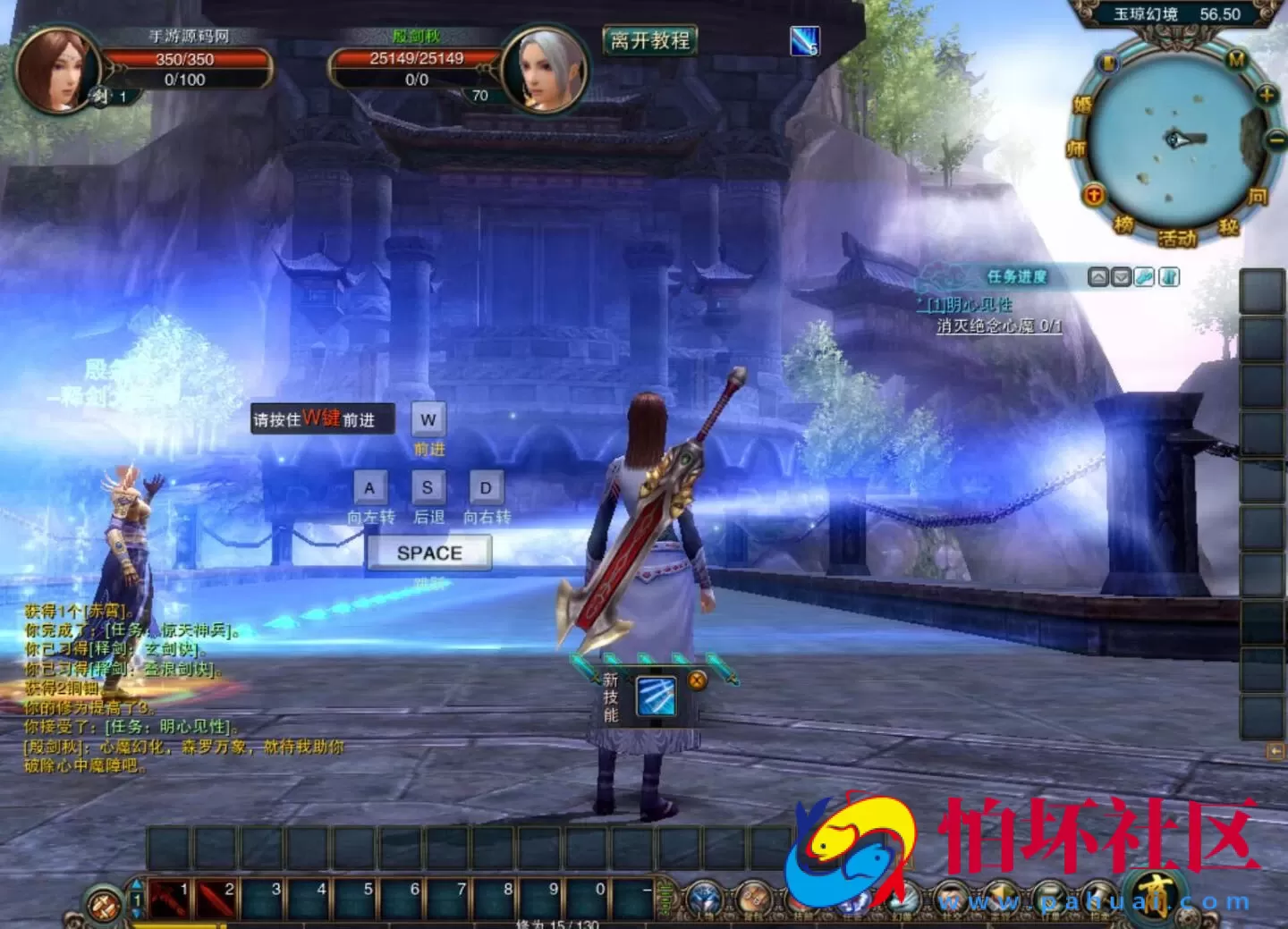1288x929 pixels.
Task: Use the skill in hotbar slot 1
Action: coord(170,899)
